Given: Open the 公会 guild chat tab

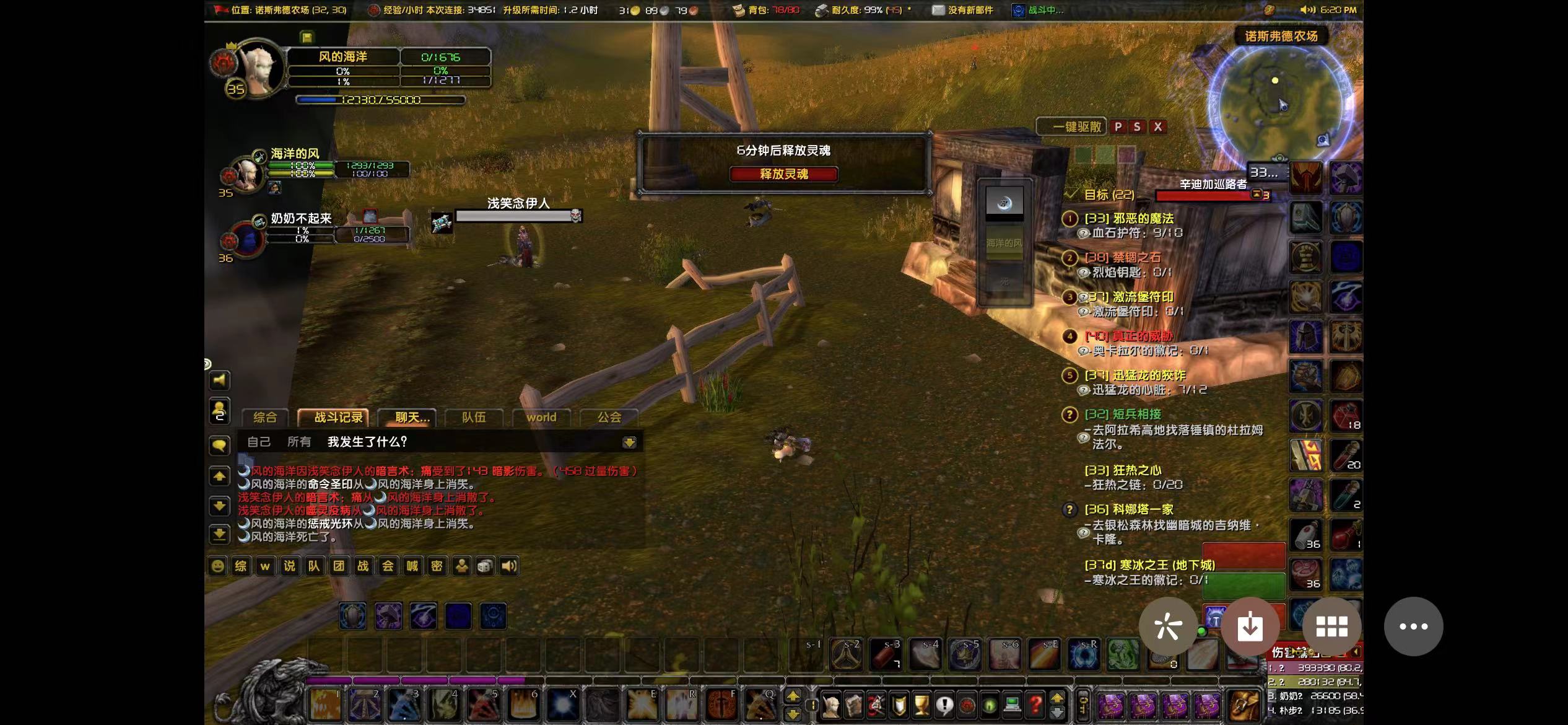Looking at the screenshot, I should click(x=609, y=418).
